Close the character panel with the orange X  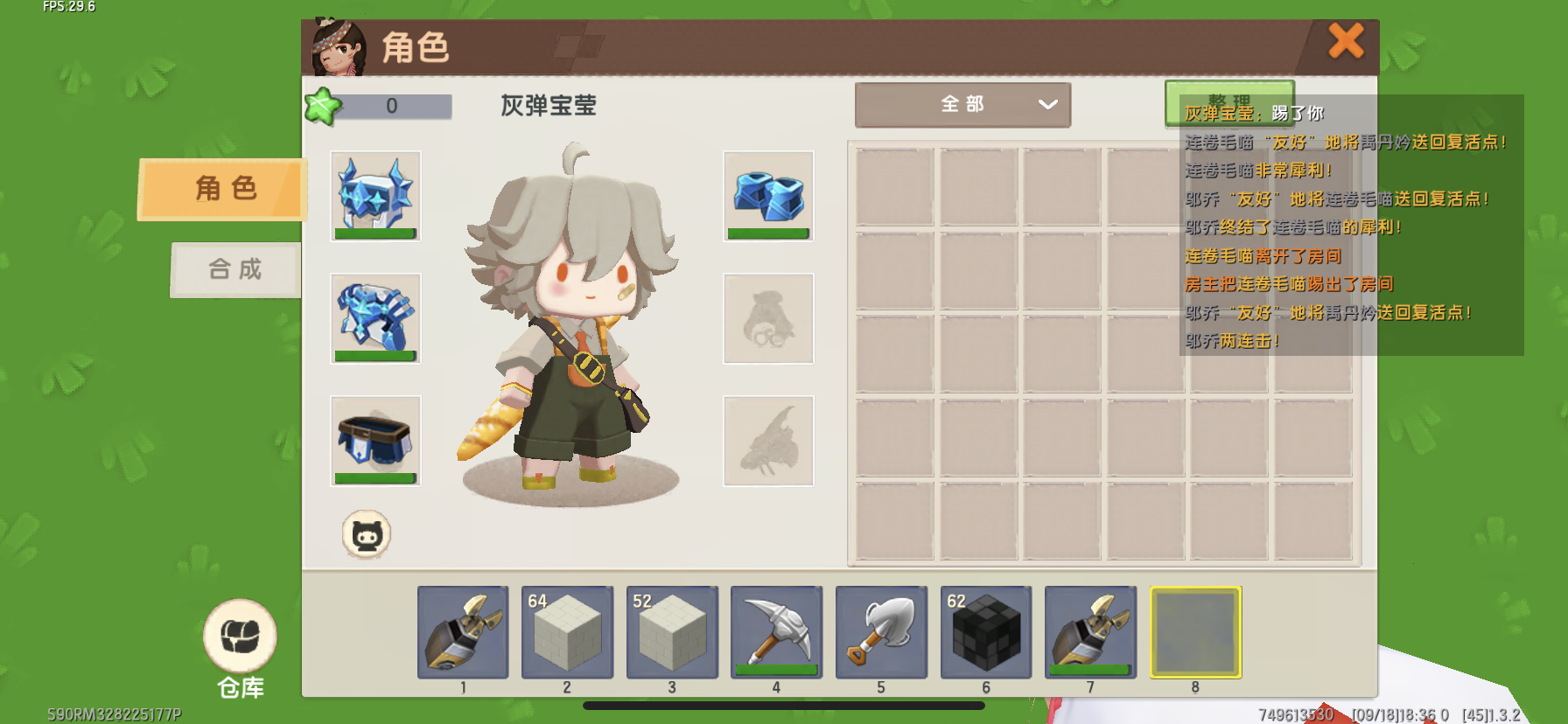[1346, 41]
